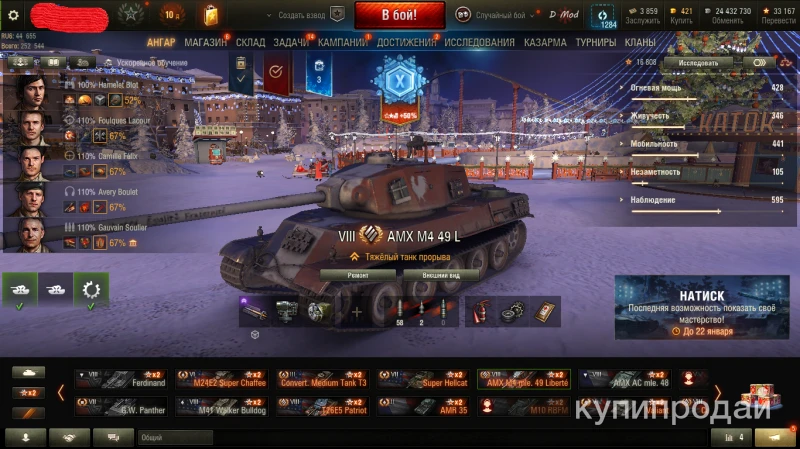
Task: Open the Создать взвод platoon option
Action: pos(306,14)
